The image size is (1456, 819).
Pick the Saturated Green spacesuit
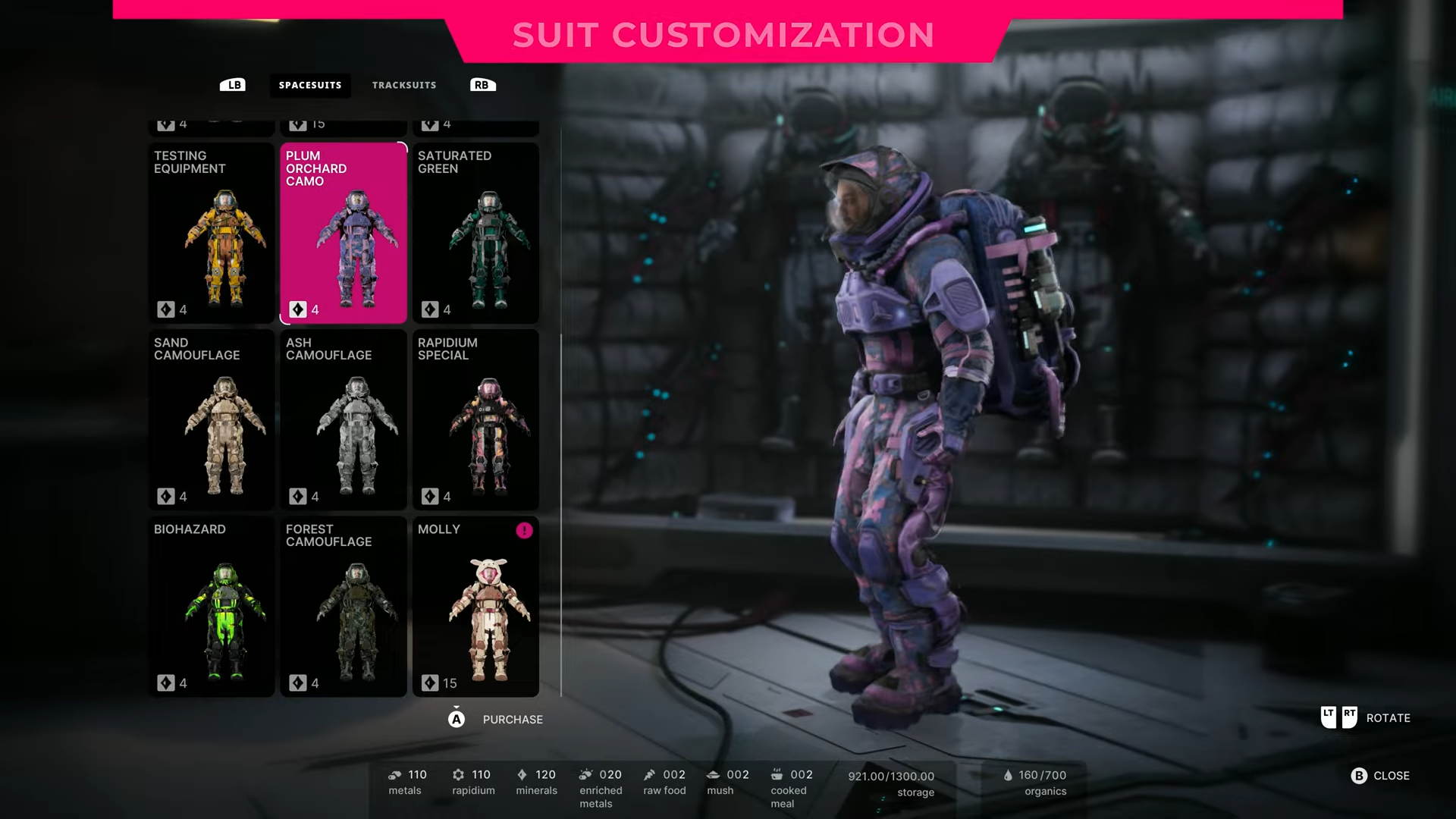475,234
